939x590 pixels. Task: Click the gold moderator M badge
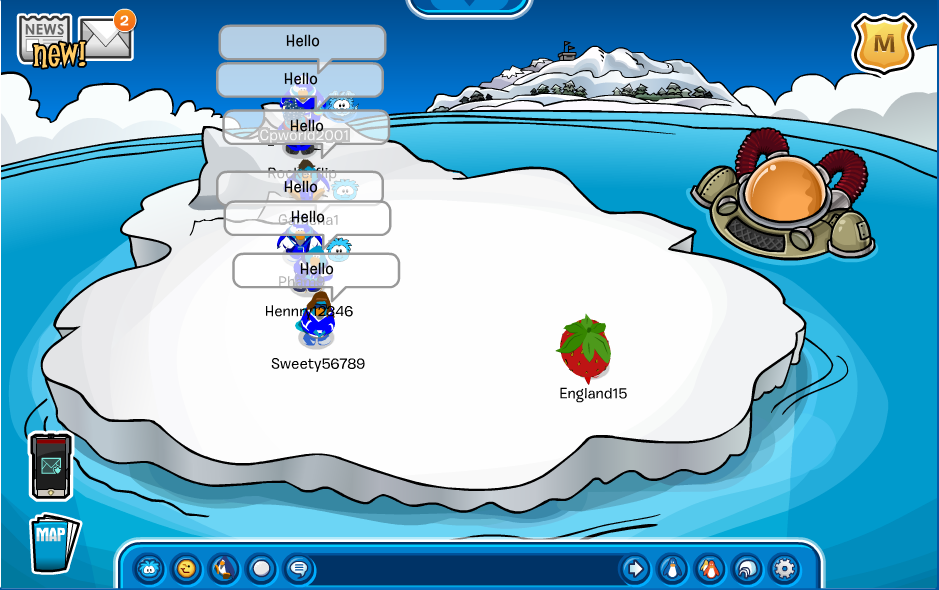point(883,44)
